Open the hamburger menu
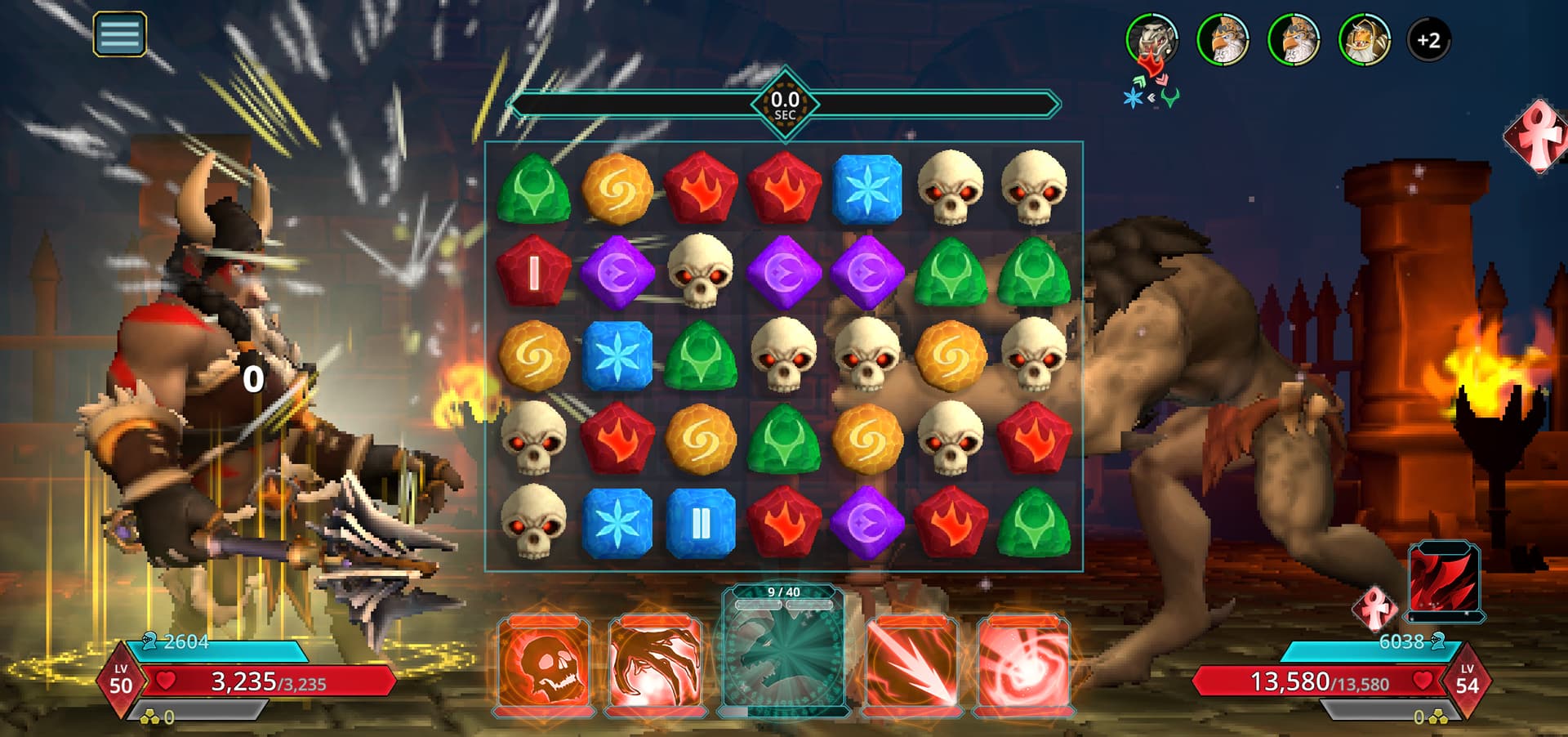1568x737 pixels. pos(119,34)
